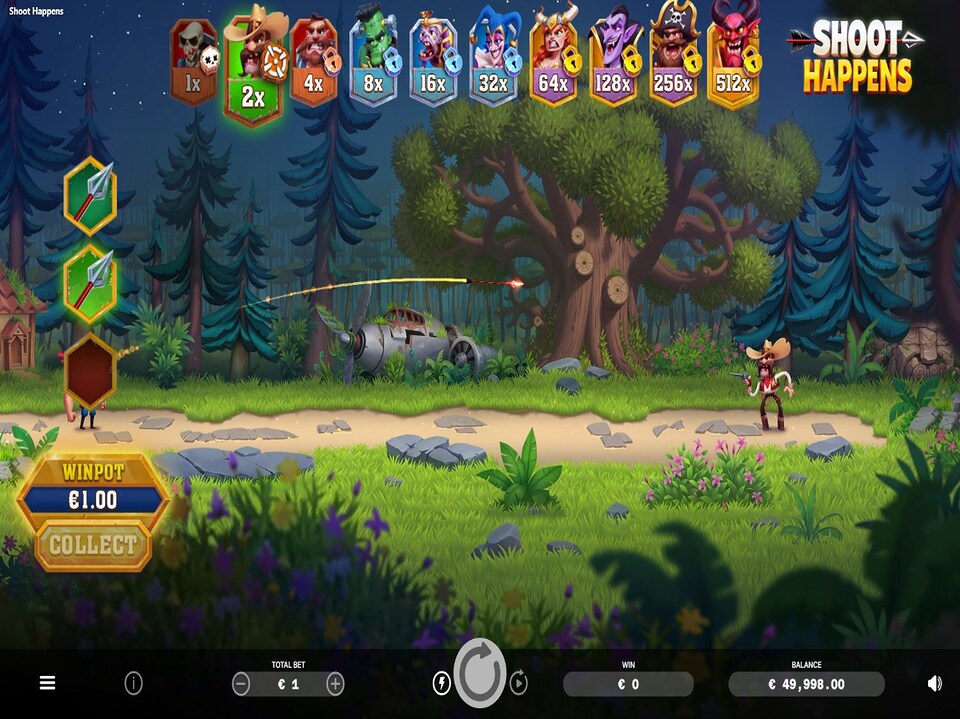This screenshot has height=719, width=960.
Task: Mute the sound with the speaker icon
Action: (x=934, y=683)
